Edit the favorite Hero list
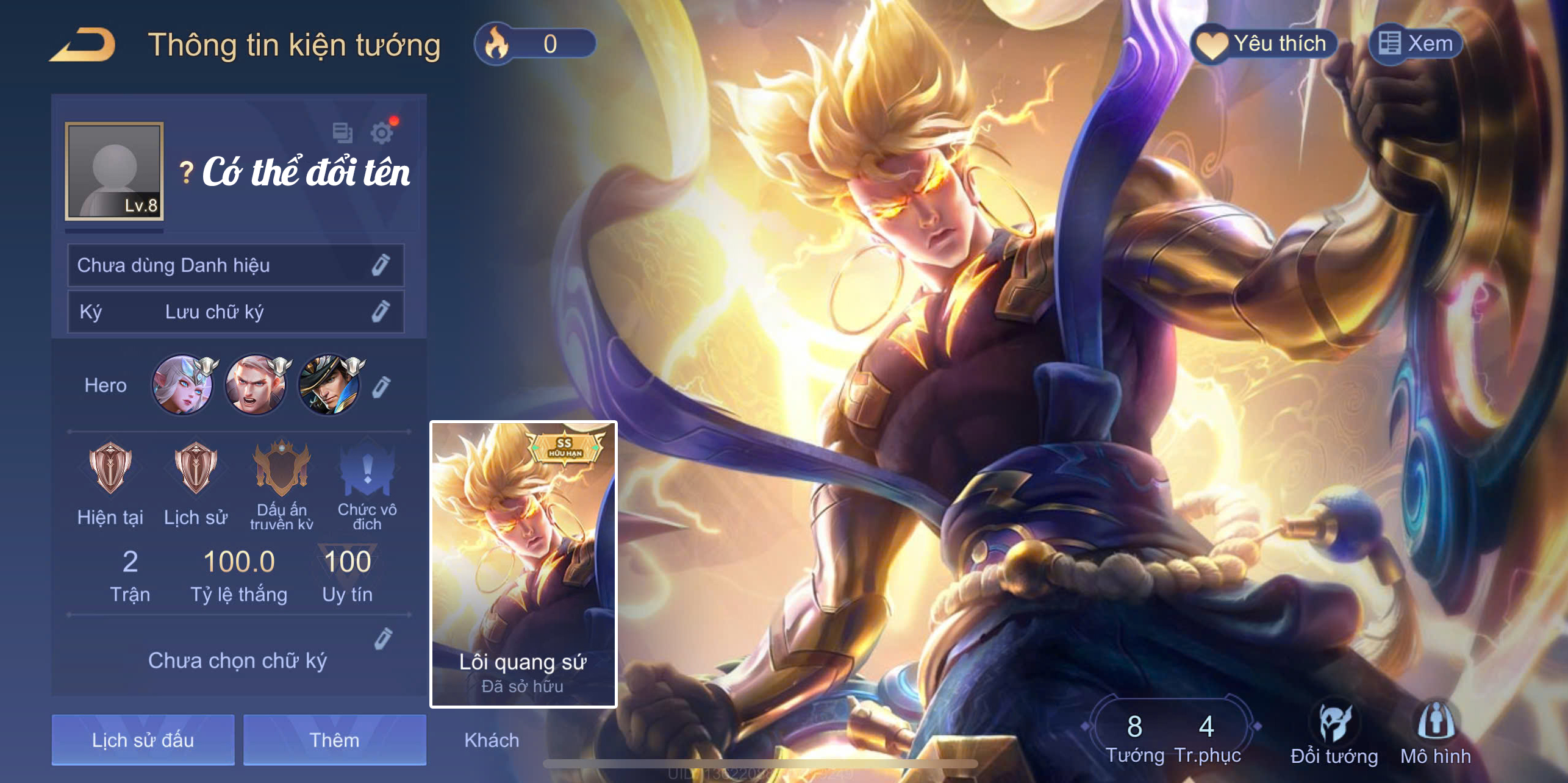The height and width of the screenshot is (783, 1568). (381, 387)
